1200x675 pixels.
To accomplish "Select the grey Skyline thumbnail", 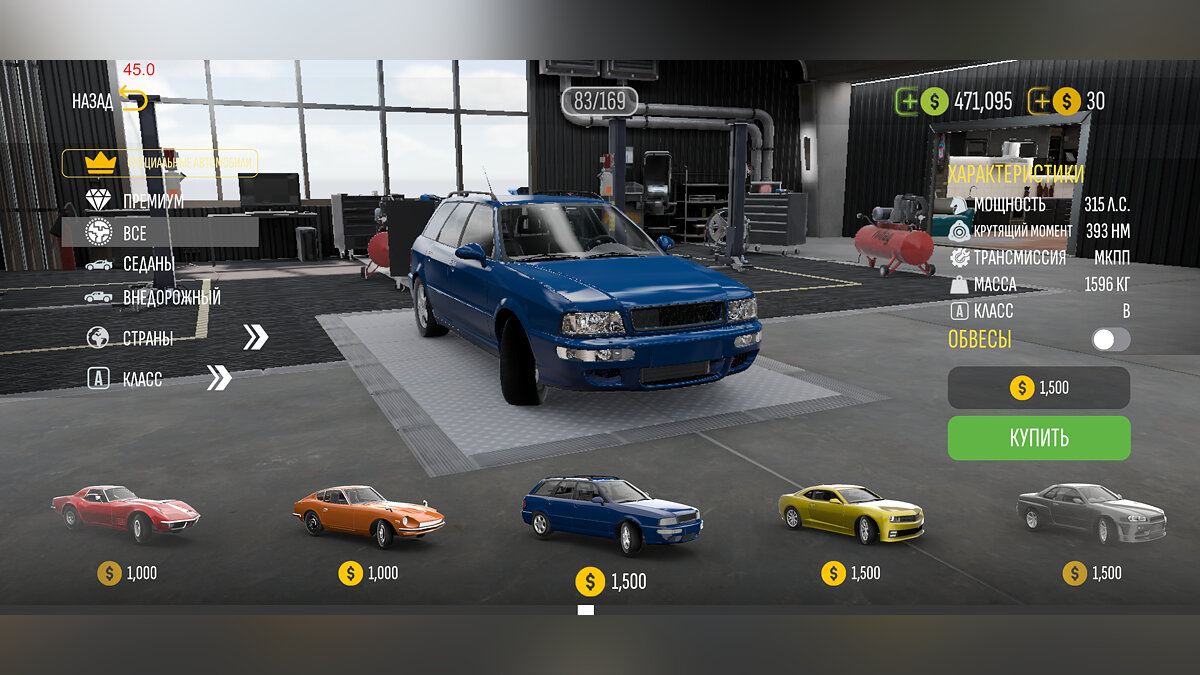I will 1091,512.
